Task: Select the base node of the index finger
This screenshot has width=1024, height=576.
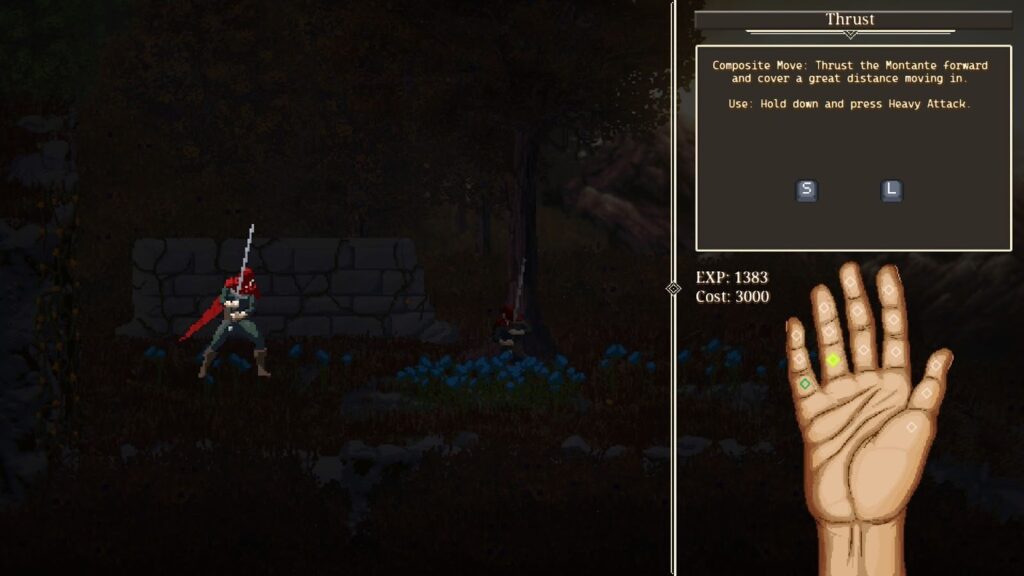Action: (x=896, y=352)
